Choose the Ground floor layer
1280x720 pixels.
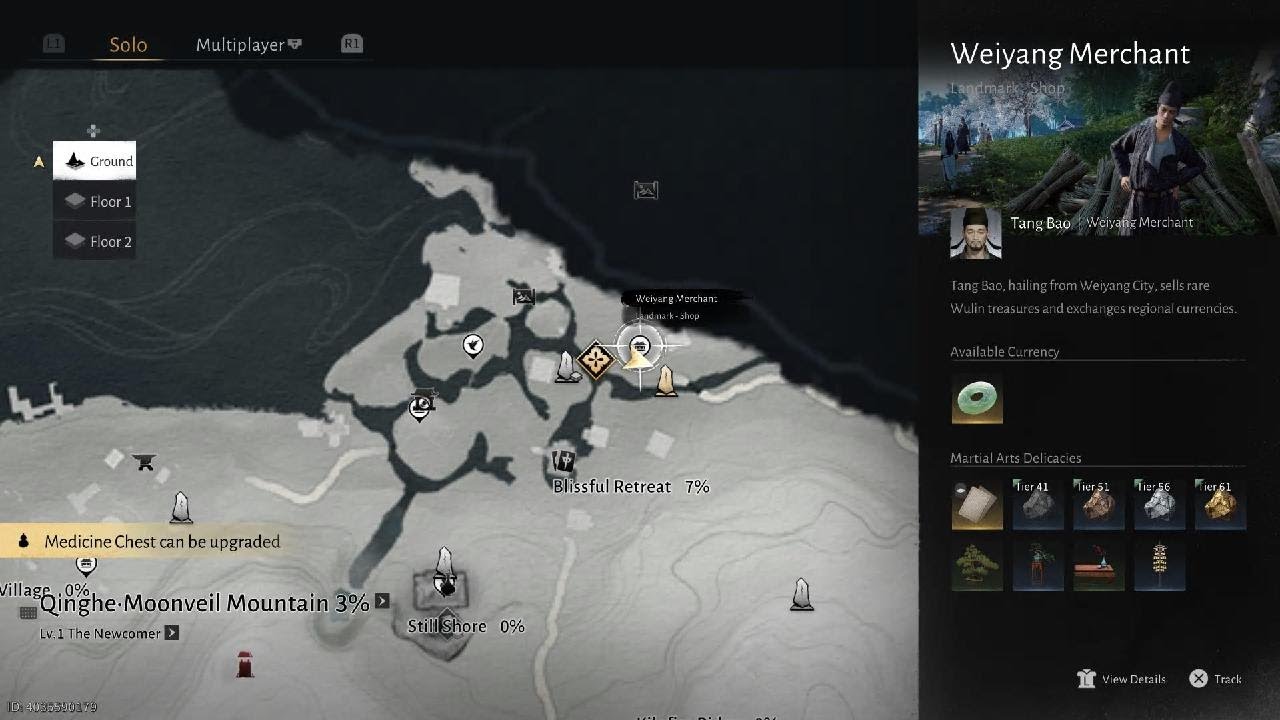95,161
